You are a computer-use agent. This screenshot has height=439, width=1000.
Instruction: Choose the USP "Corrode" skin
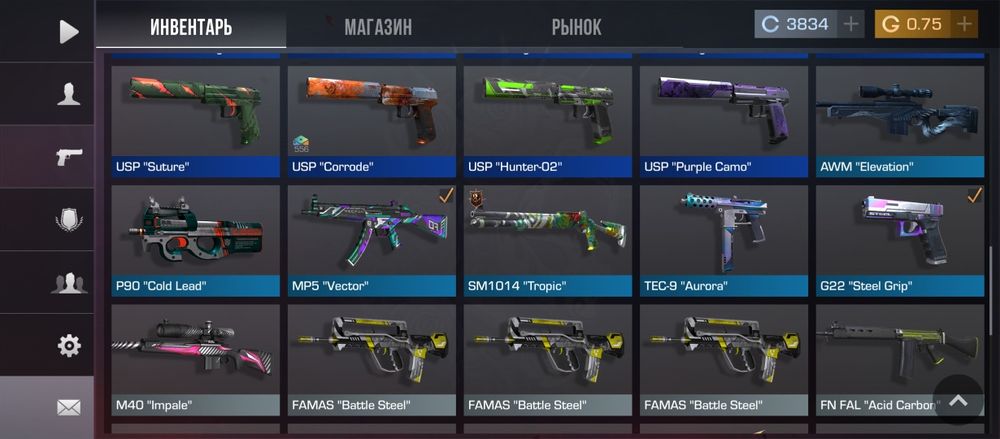click(371, 120)
